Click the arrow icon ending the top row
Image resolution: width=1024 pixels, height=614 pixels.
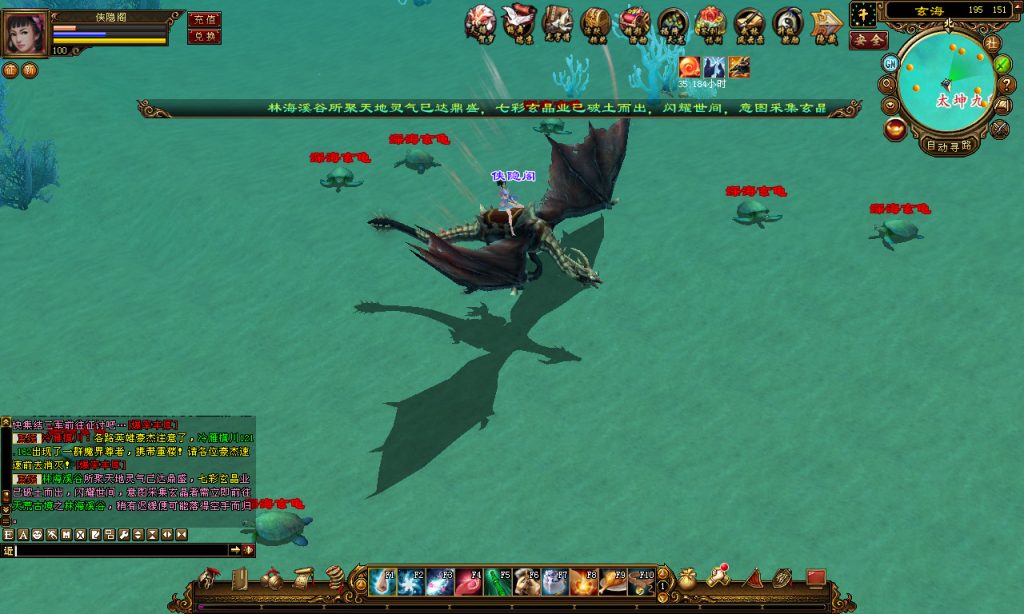pos(826,22)
